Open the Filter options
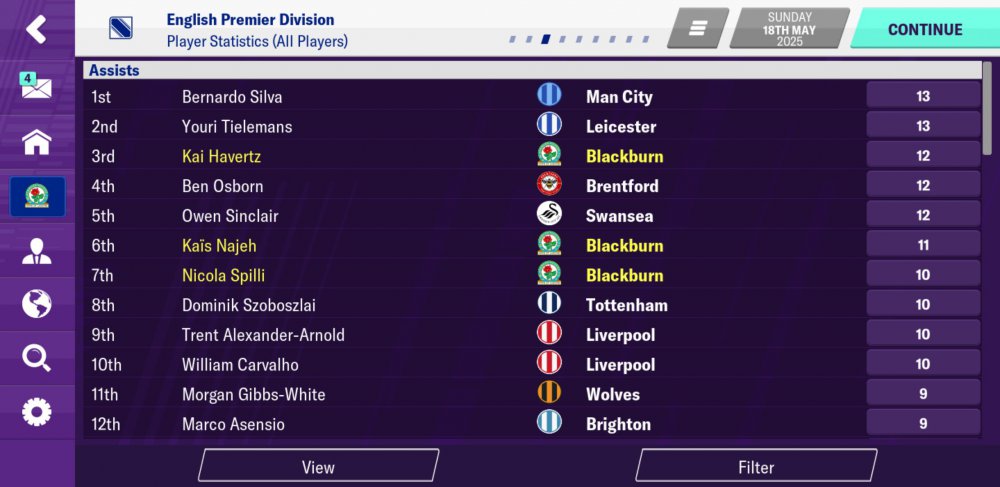The image size is (1000, 487). (x=756, y=467)
